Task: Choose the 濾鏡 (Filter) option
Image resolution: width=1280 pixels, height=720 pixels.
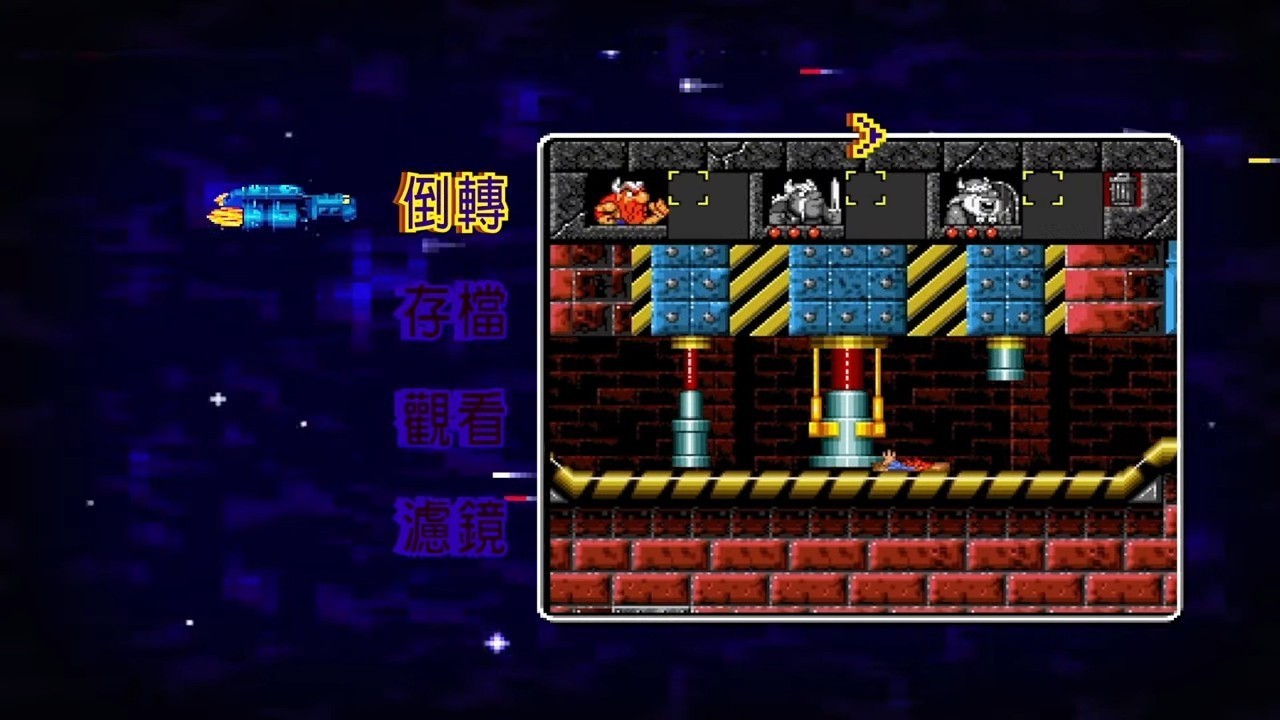Action: [451, 523]
